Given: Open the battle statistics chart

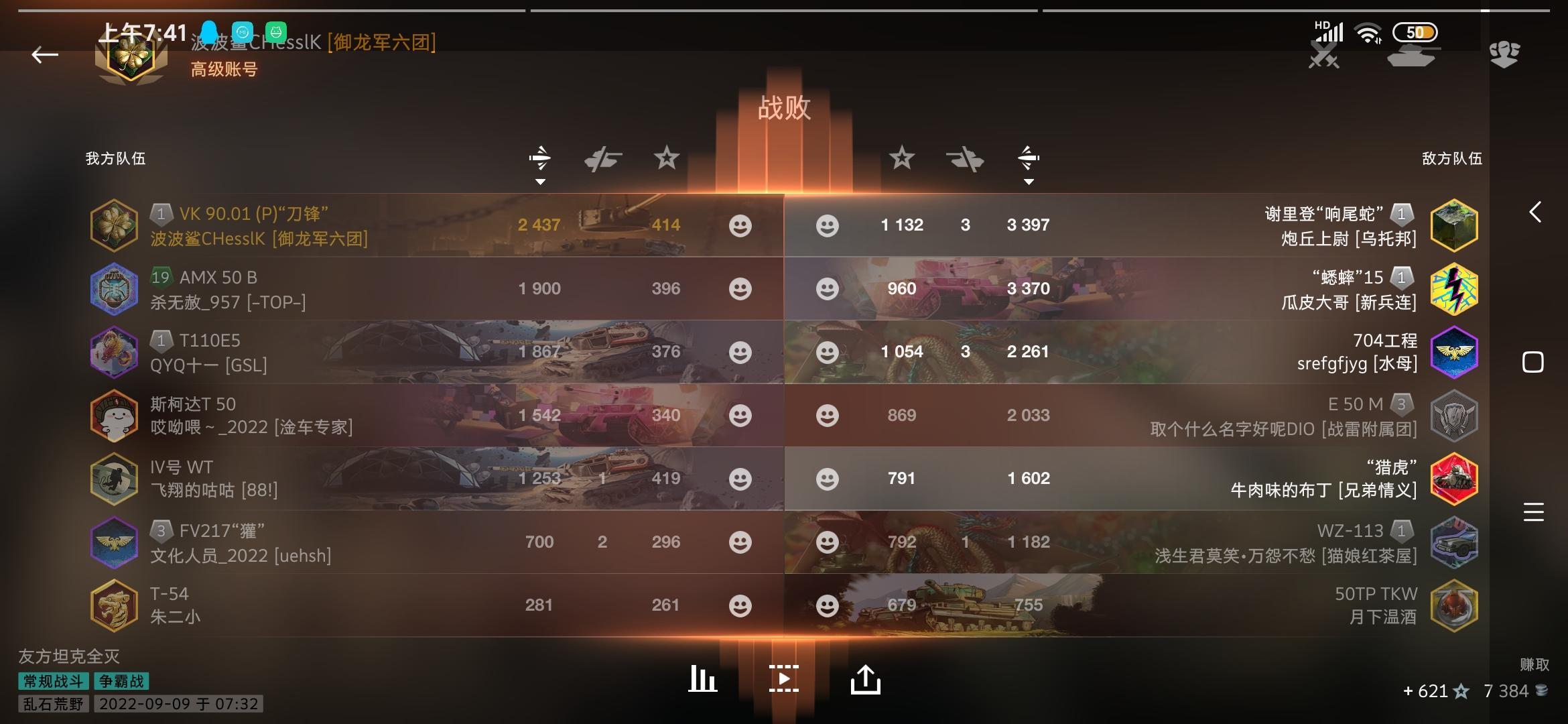Looking at the screenshot, I should (x=702, y=678).
